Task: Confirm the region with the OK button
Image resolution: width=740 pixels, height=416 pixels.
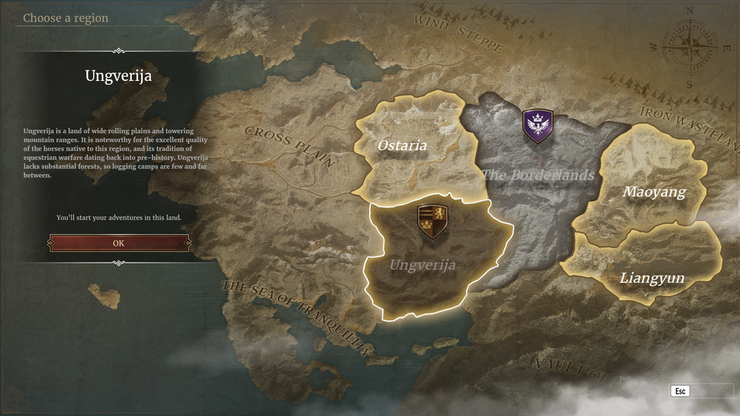Action: pyautogui.click(x=118, y=243)
